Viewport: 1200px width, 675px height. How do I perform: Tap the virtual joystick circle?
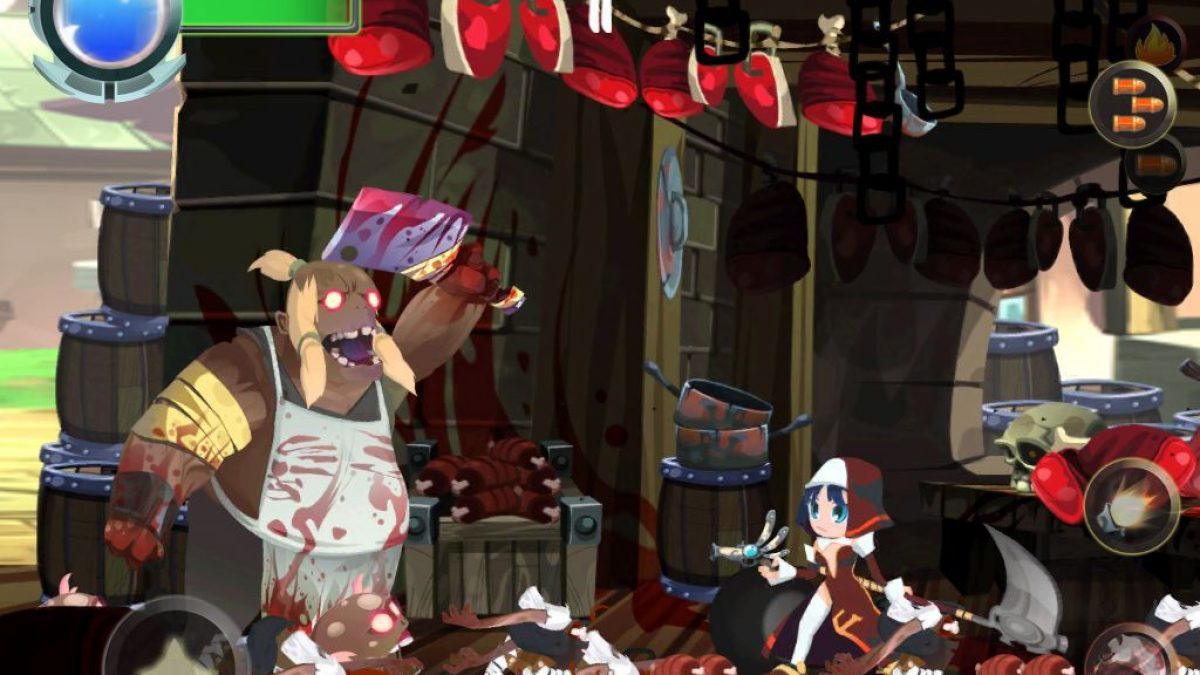[x=174, y=644]
